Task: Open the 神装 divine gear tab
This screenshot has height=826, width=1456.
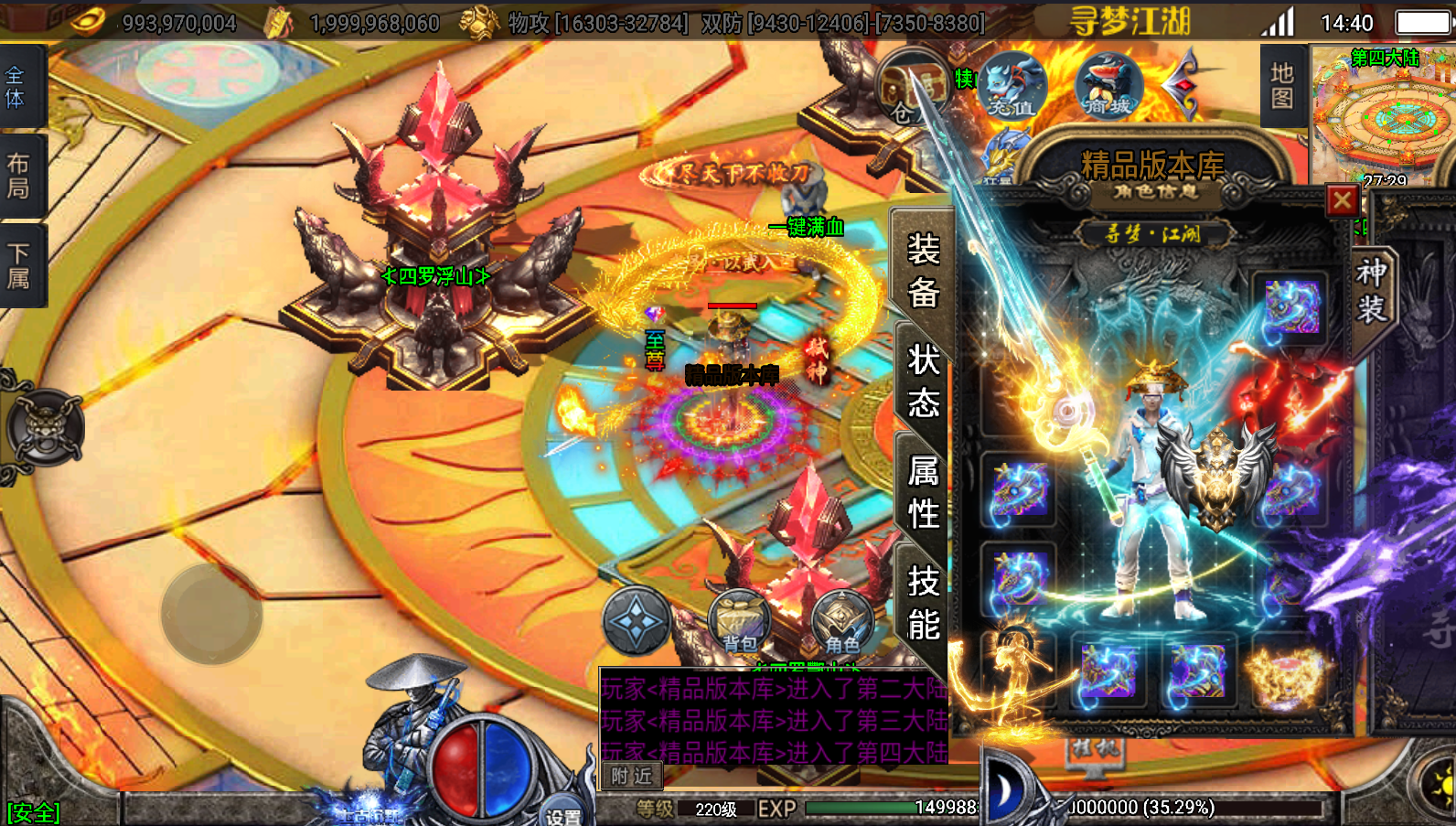Action: pyautogui.click(x=1370, y=290)
